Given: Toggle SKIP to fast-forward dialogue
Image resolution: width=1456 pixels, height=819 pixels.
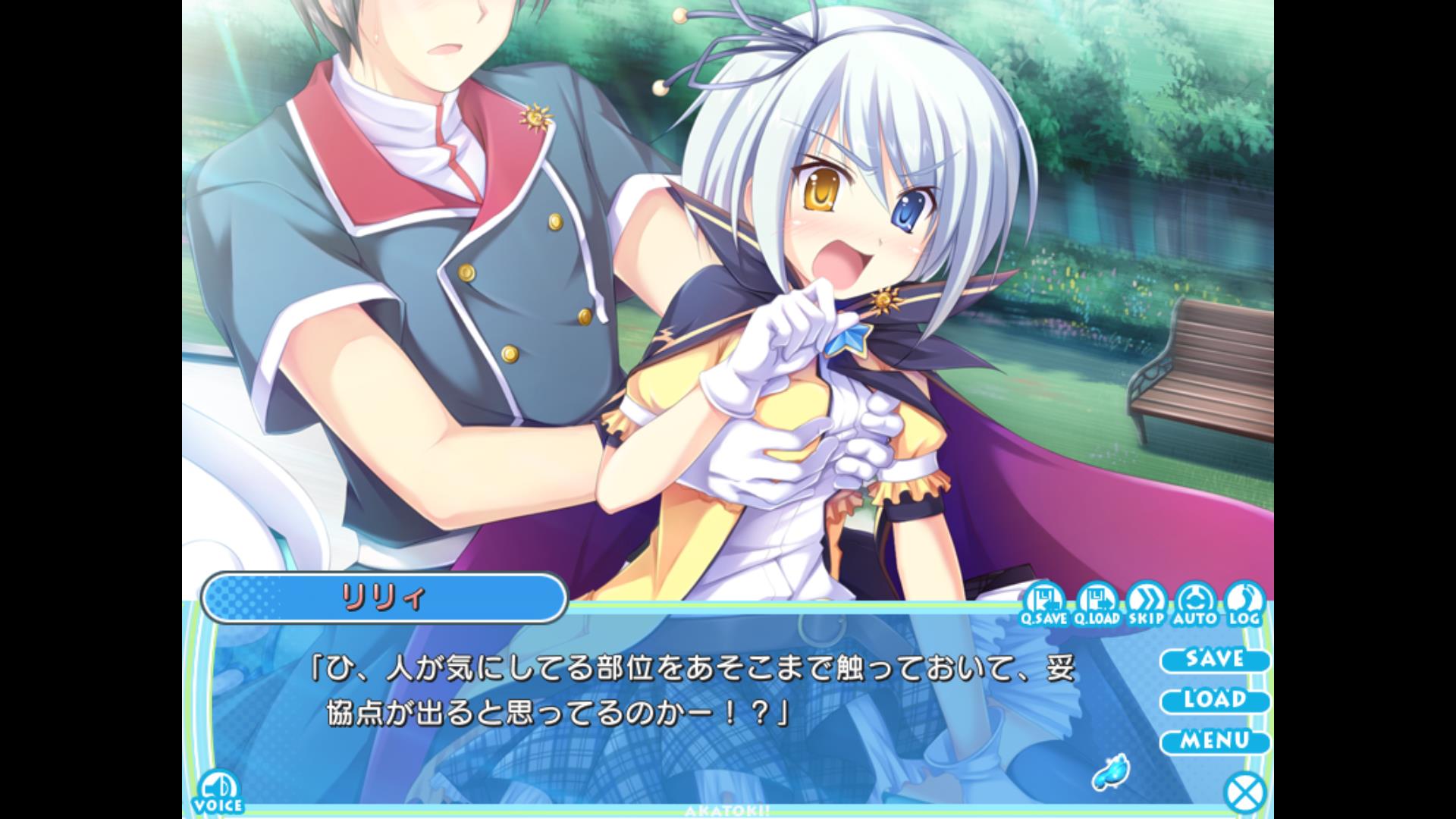Looking at the screenshot, I should pyautogui.click(x=1146, y=604).
